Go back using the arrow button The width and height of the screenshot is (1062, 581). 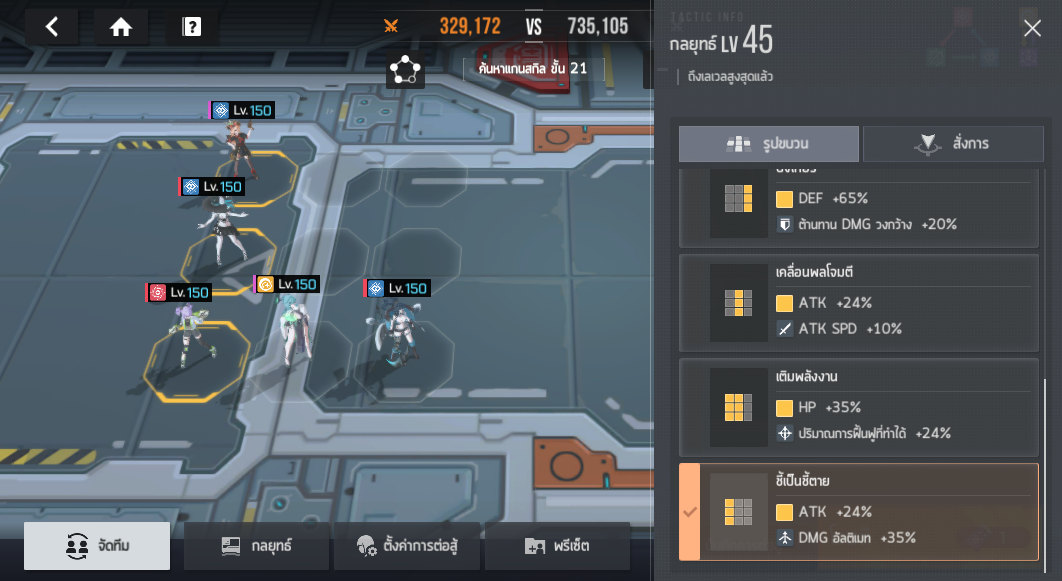point(52,27)
